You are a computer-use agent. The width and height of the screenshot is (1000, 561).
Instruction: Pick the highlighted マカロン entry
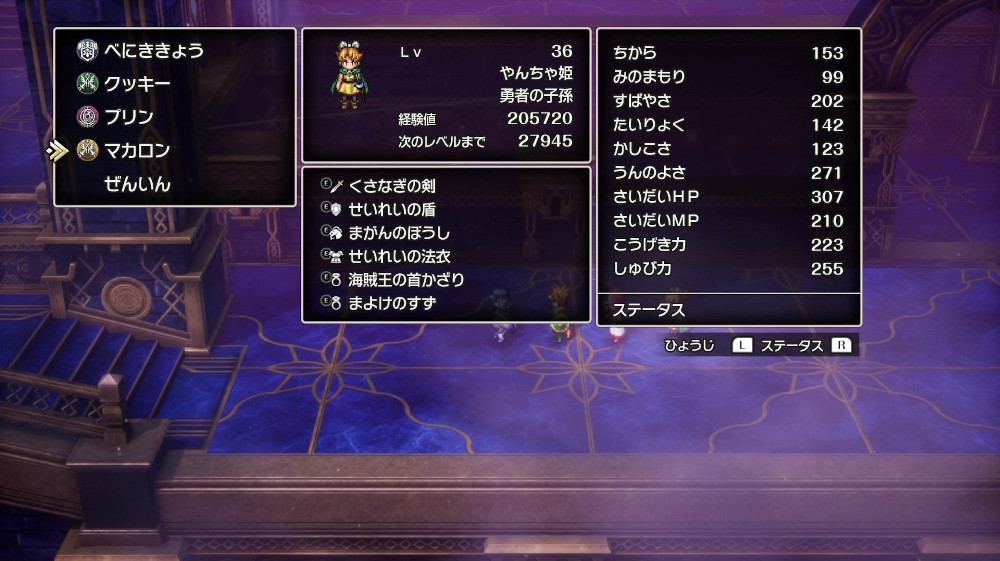point(137,151)
